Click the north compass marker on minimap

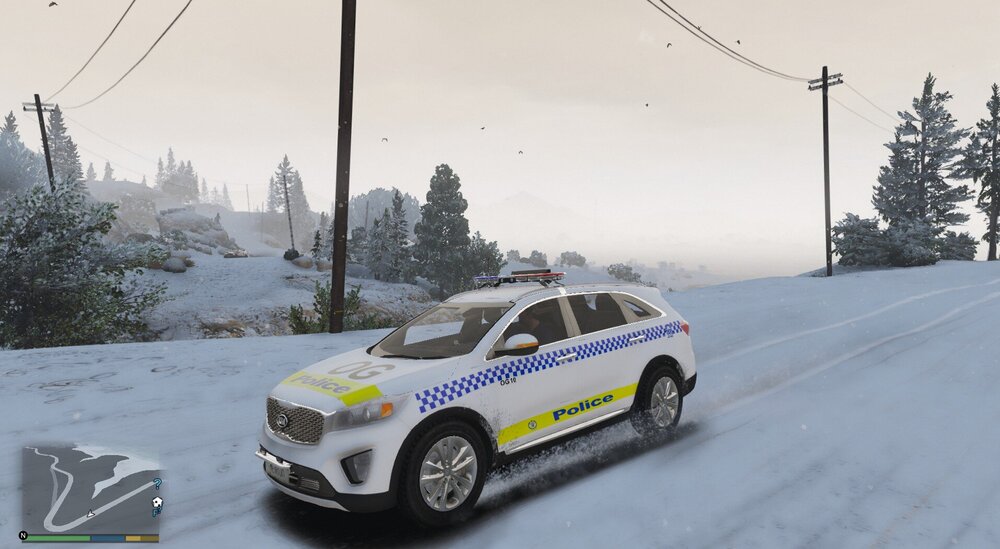pyautogui.click(x=23, y=535)
